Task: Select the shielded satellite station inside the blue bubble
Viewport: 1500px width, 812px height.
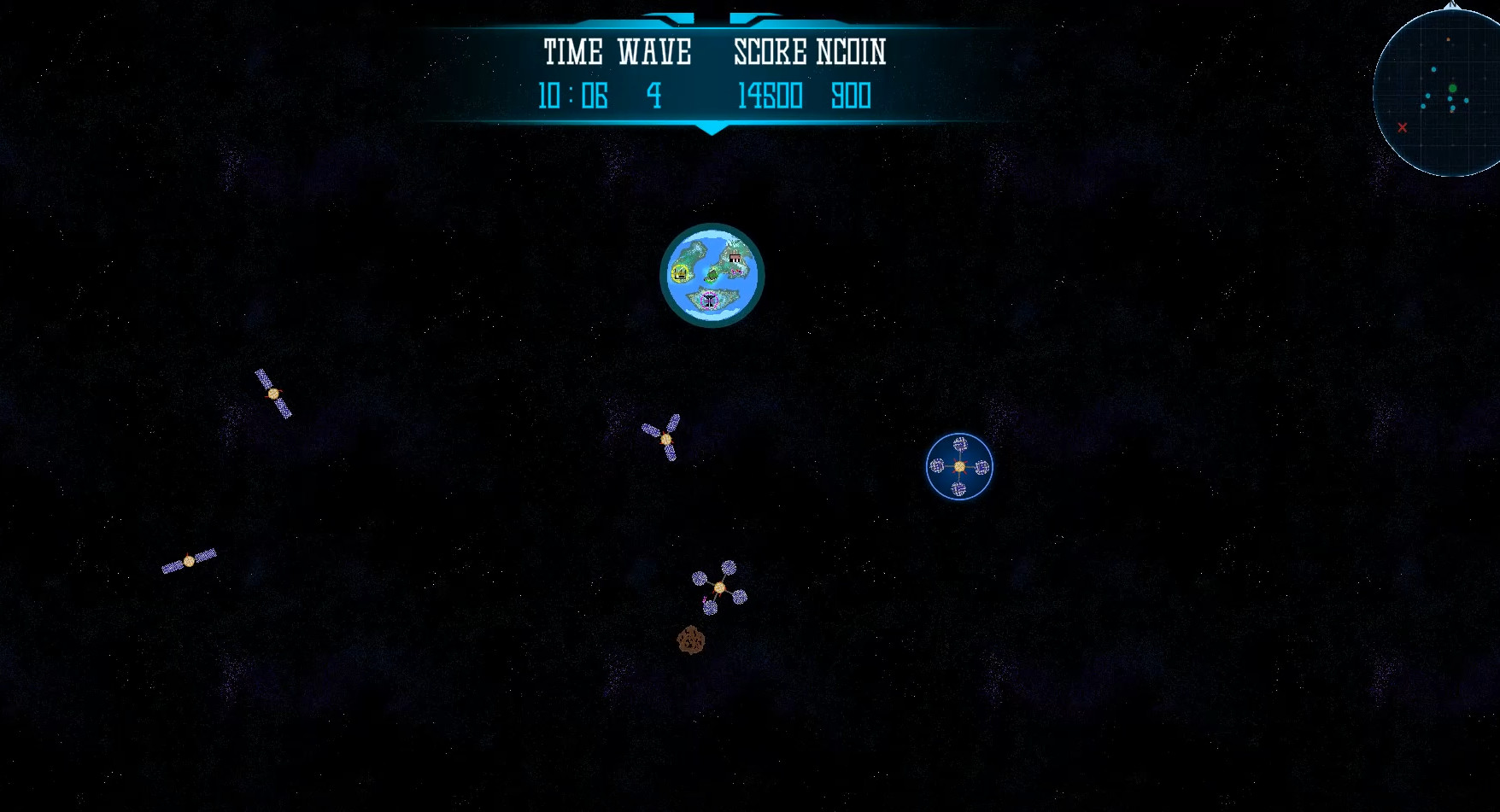Action: [959, 468]
